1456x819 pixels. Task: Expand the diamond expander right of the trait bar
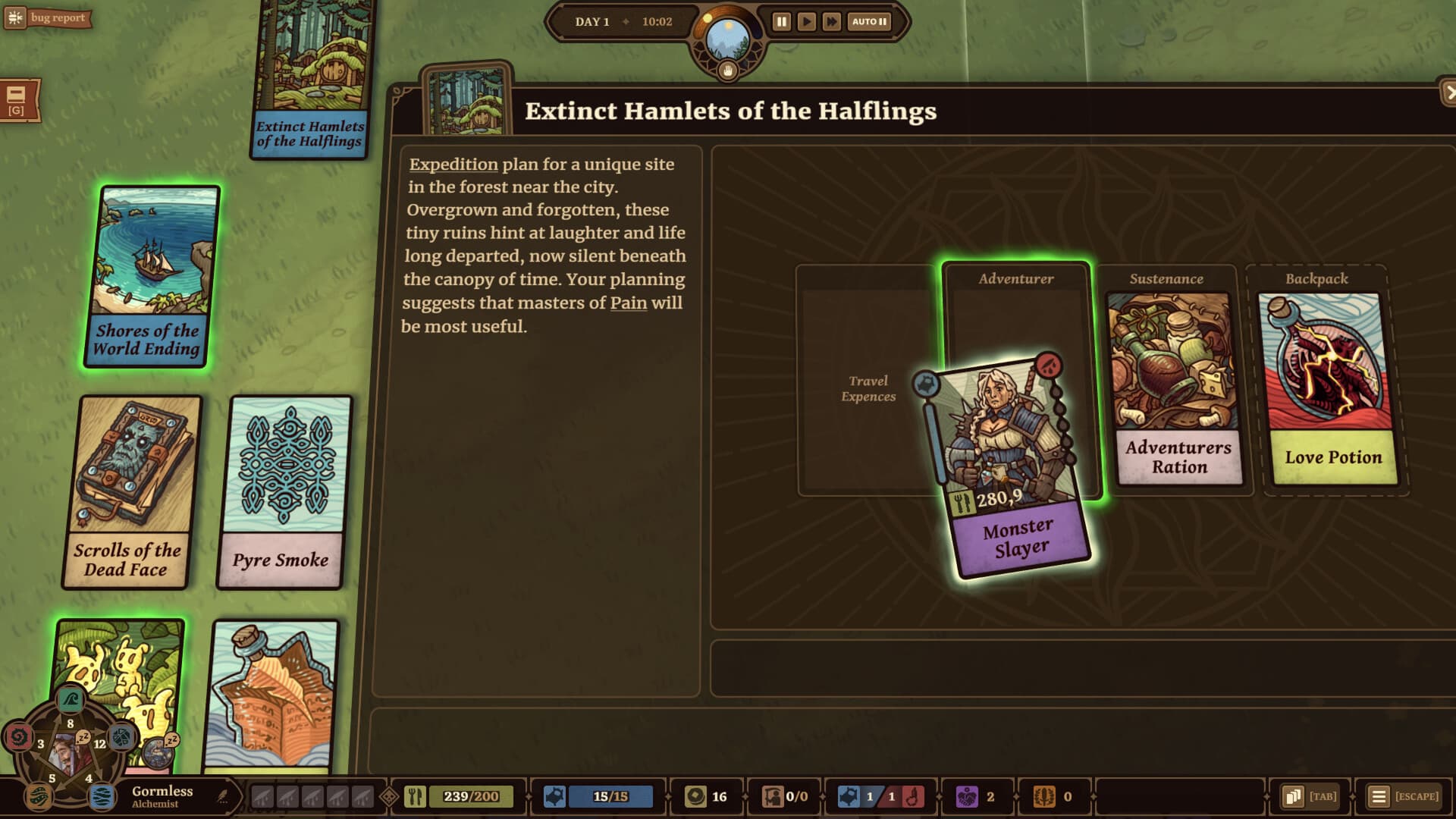pos(388,796)
